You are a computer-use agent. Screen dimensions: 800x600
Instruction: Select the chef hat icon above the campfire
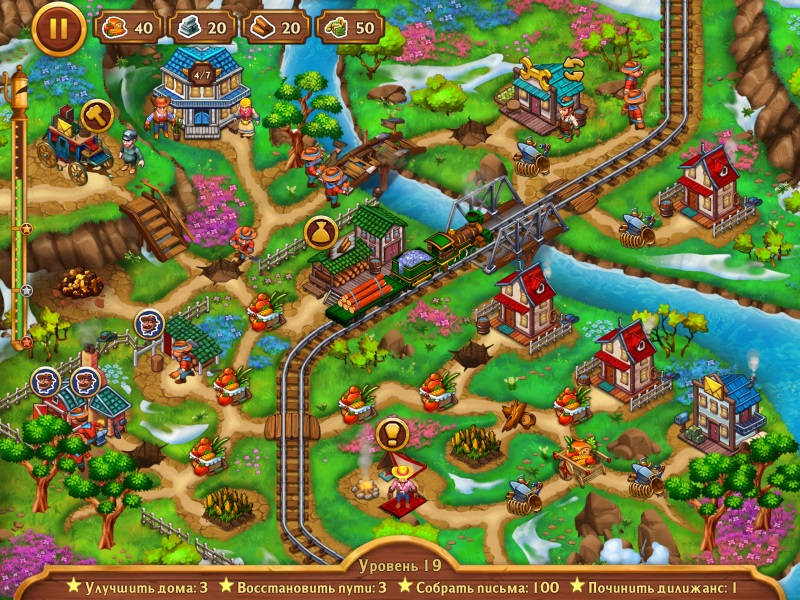392,434
